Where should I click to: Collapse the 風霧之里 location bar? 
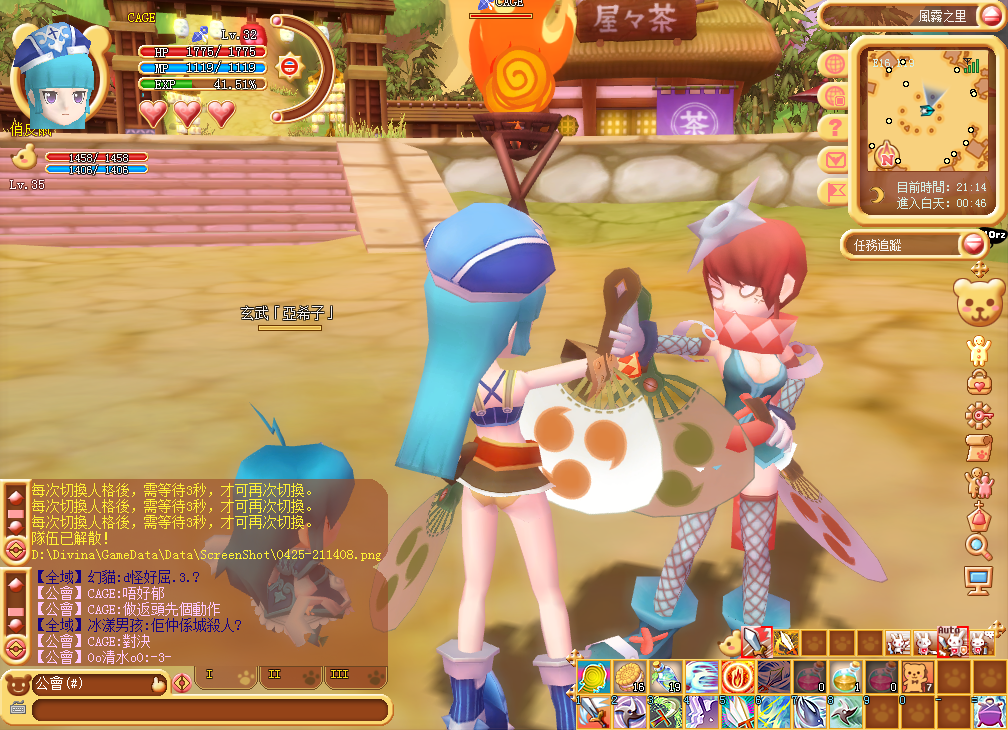(988, 15)
